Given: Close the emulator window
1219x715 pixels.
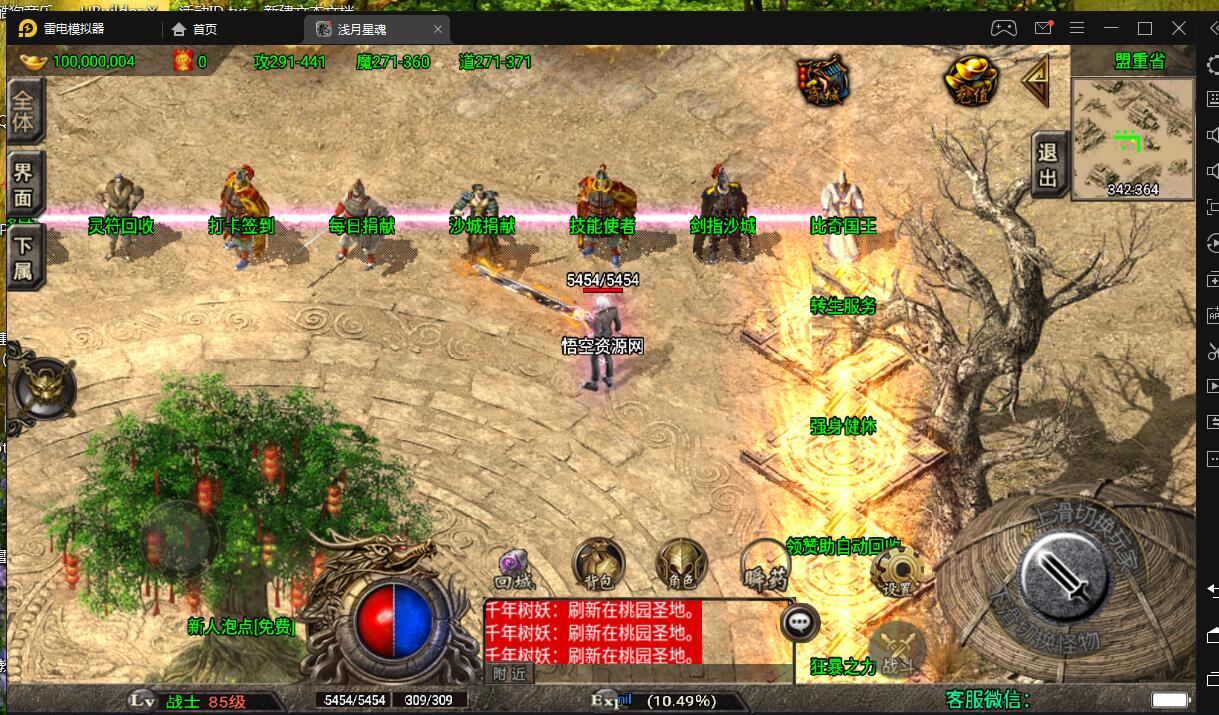Looking at the screenshot, I should point(1182,28).
